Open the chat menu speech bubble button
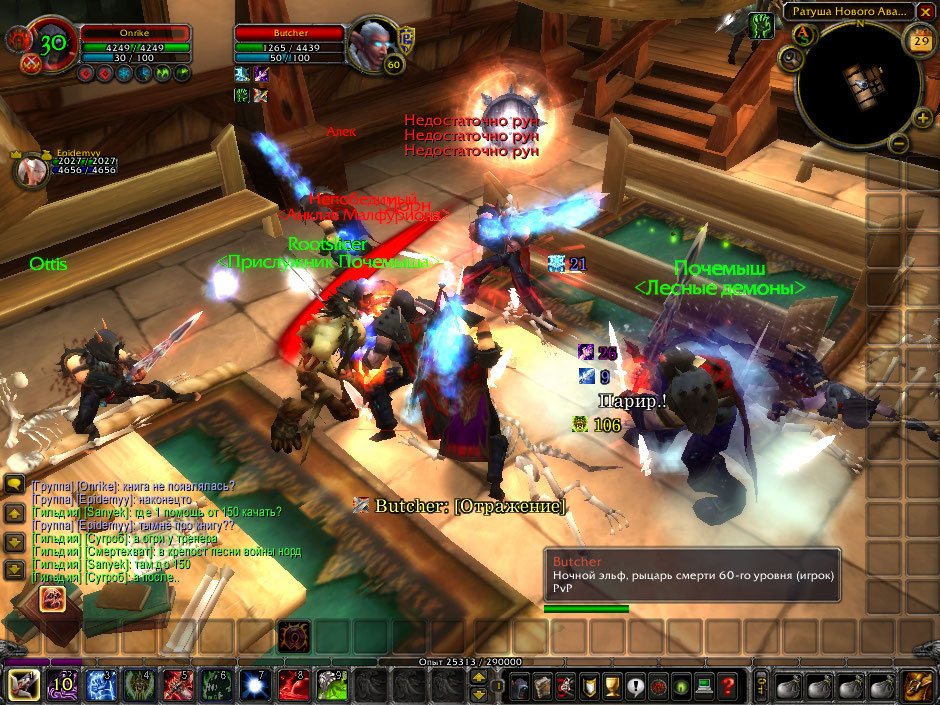The width and height of the screenshot is (940, 705). pyautogui.click(x=14, y=484)
